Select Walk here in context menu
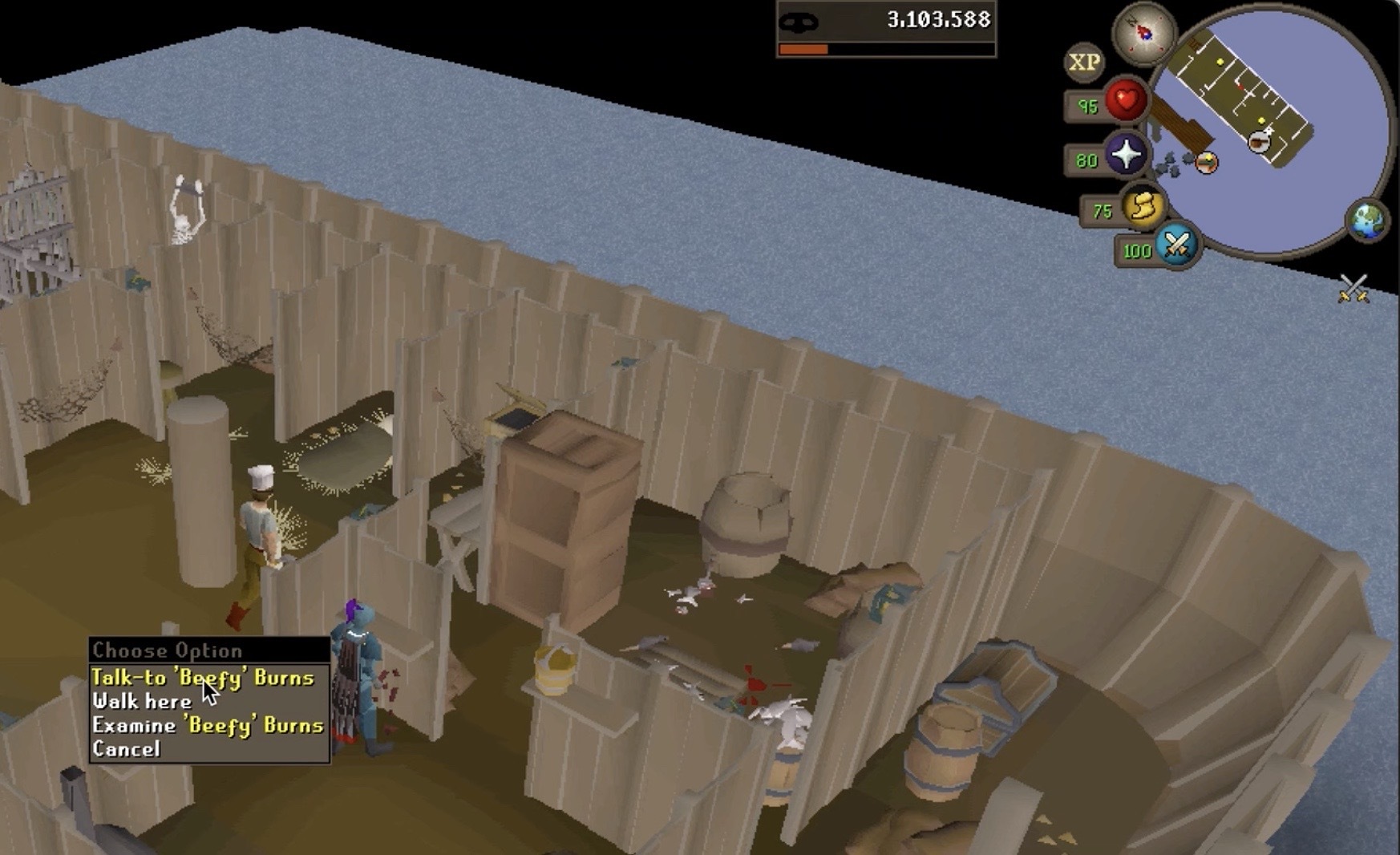 pyautogui.click(x=142, y=702)
